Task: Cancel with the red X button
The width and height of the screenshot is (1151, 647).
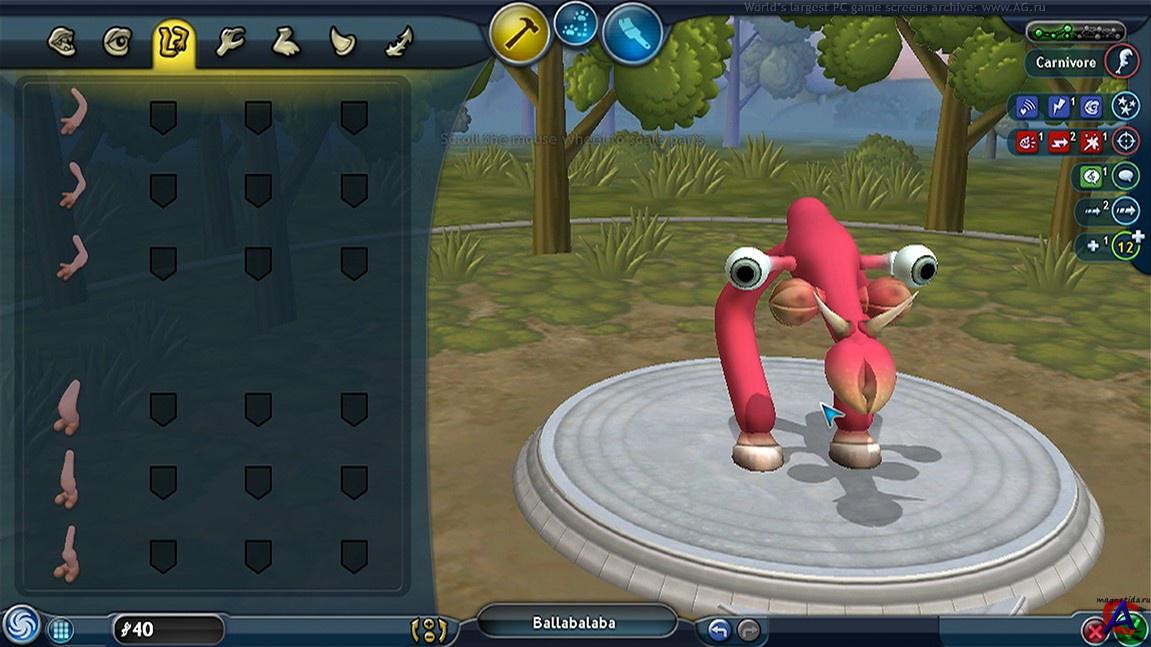Action: point(1094,629)
